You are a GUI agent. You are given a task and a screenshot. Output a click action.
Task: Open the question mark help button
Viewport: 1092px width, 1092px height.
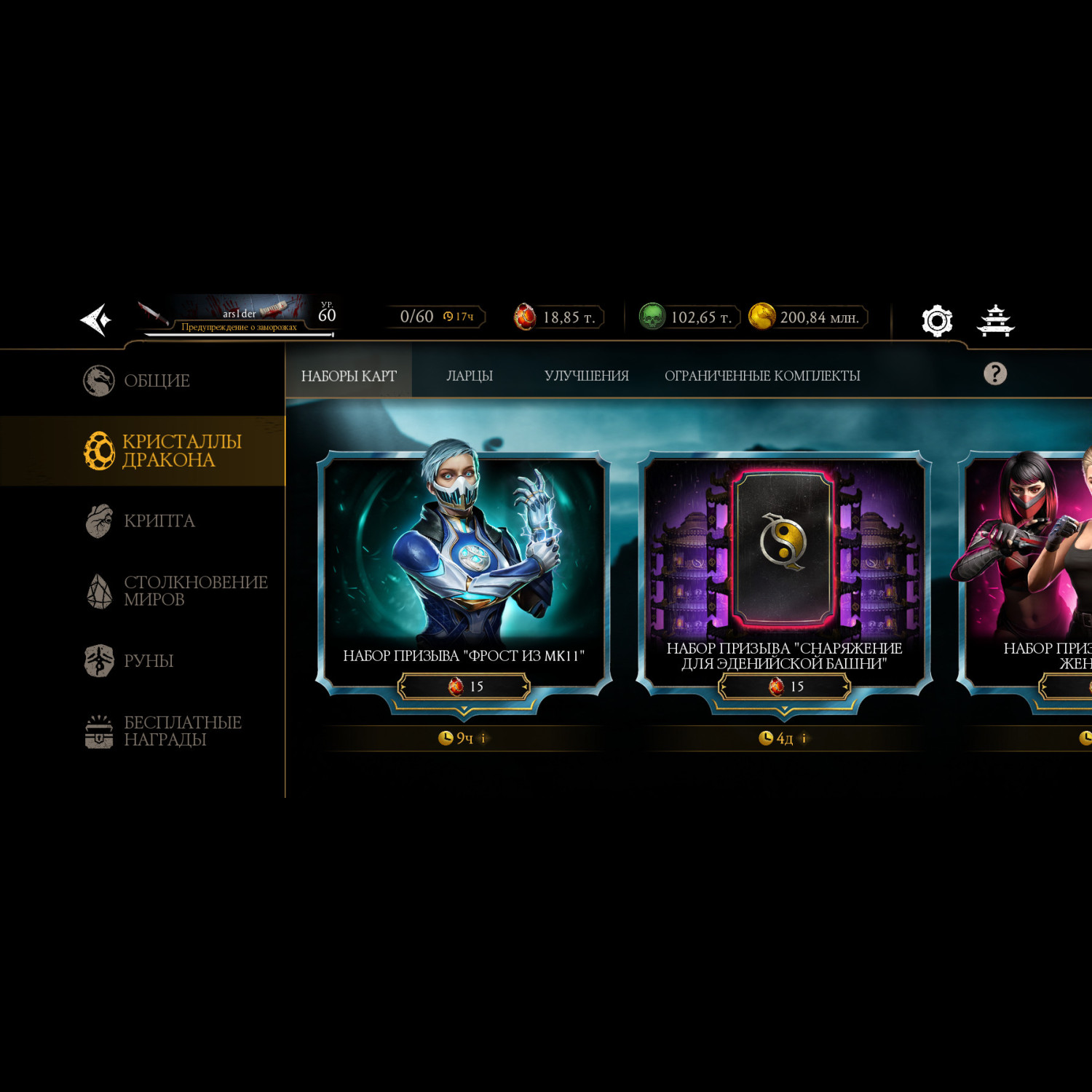pyautogui.click(x=994, y=374)
